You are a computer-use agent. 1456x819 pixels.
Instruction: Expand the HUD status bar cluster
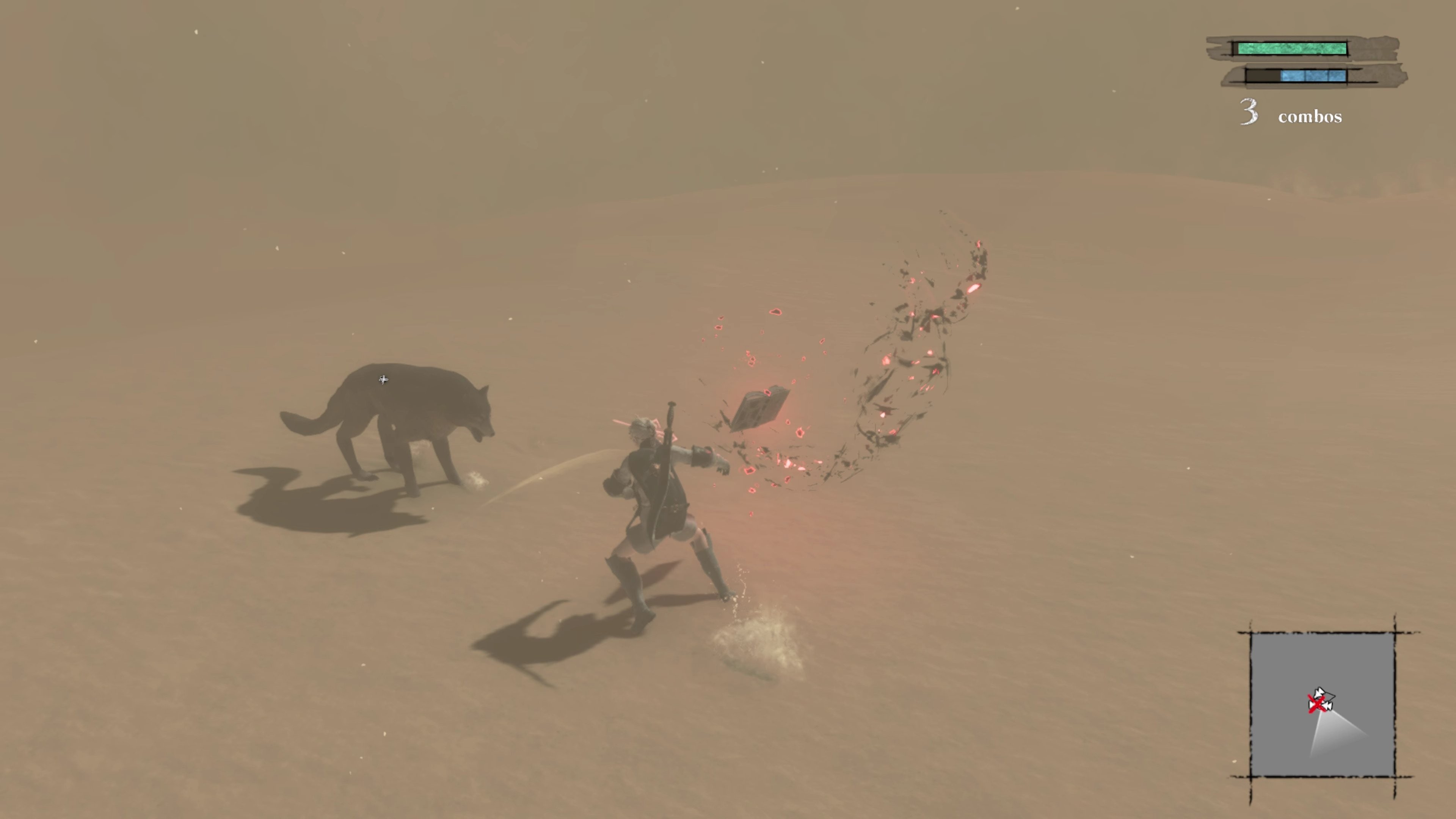1300,62
